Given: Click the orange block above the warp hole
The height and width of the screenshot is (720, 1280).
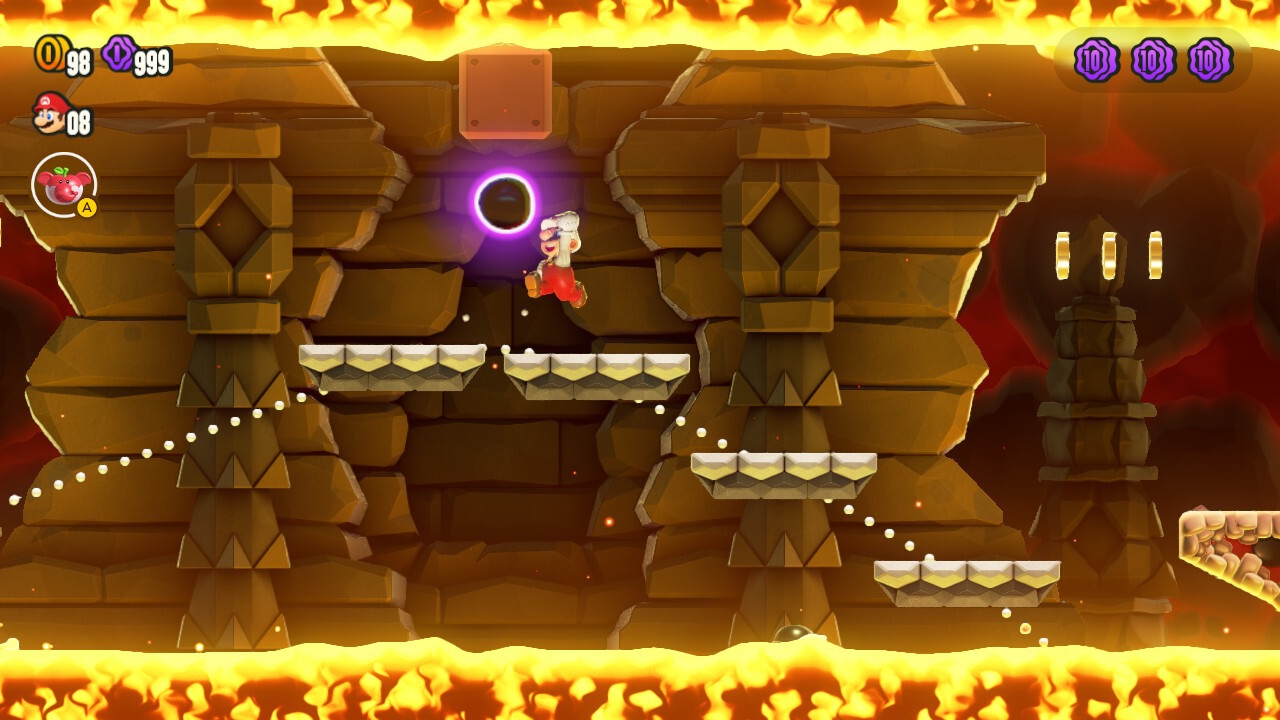Looking at the screenshot, I should tap(504, 94).
